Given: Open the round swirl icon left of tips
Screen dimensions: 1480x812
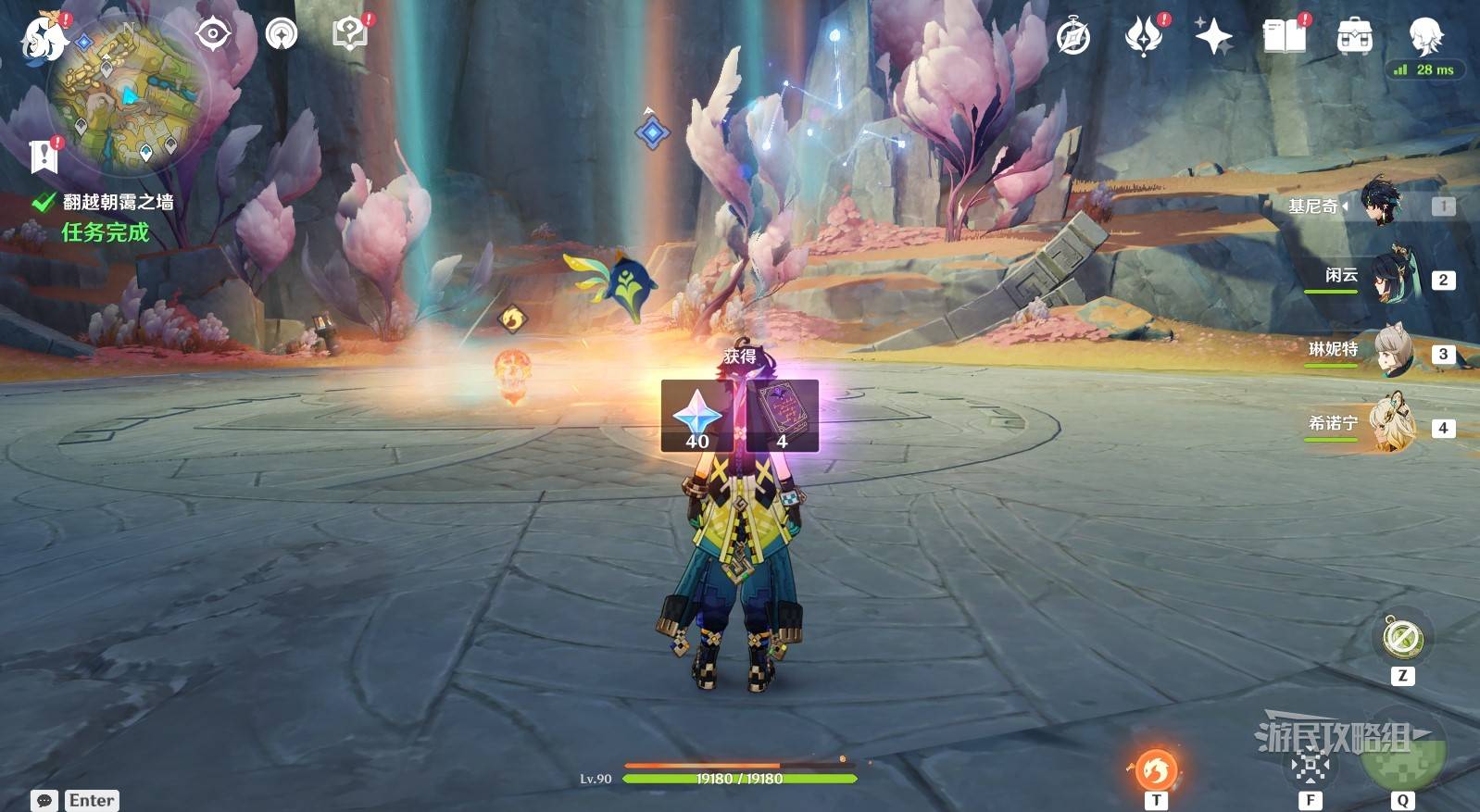Looking at the screenshot, I should (282, 35).
